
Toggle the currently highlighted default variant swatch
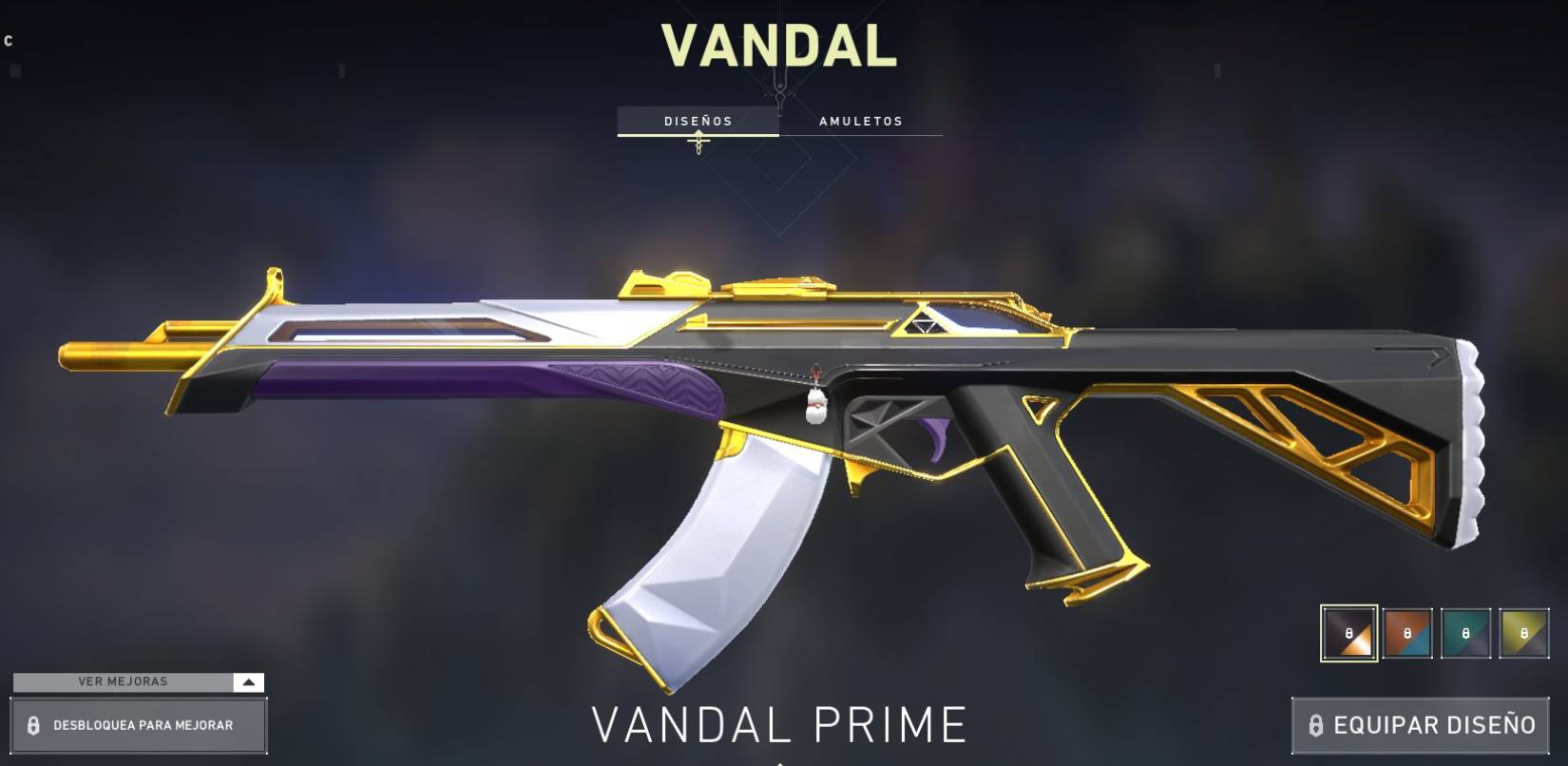coord(1348,632)
